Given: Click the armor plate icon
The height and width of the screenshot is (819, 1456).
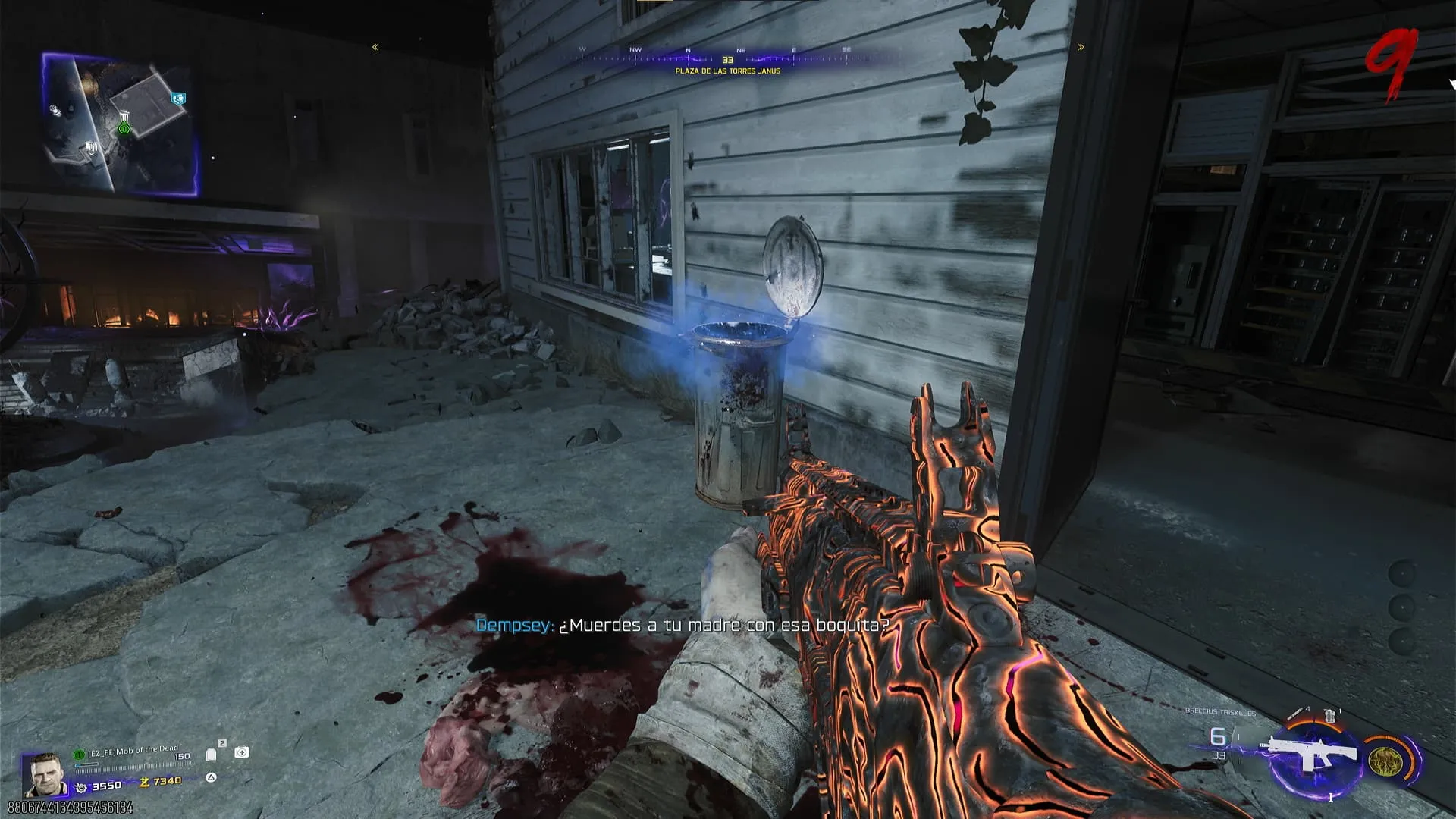Looking at the screenshot, I should [x=212, y=754].
